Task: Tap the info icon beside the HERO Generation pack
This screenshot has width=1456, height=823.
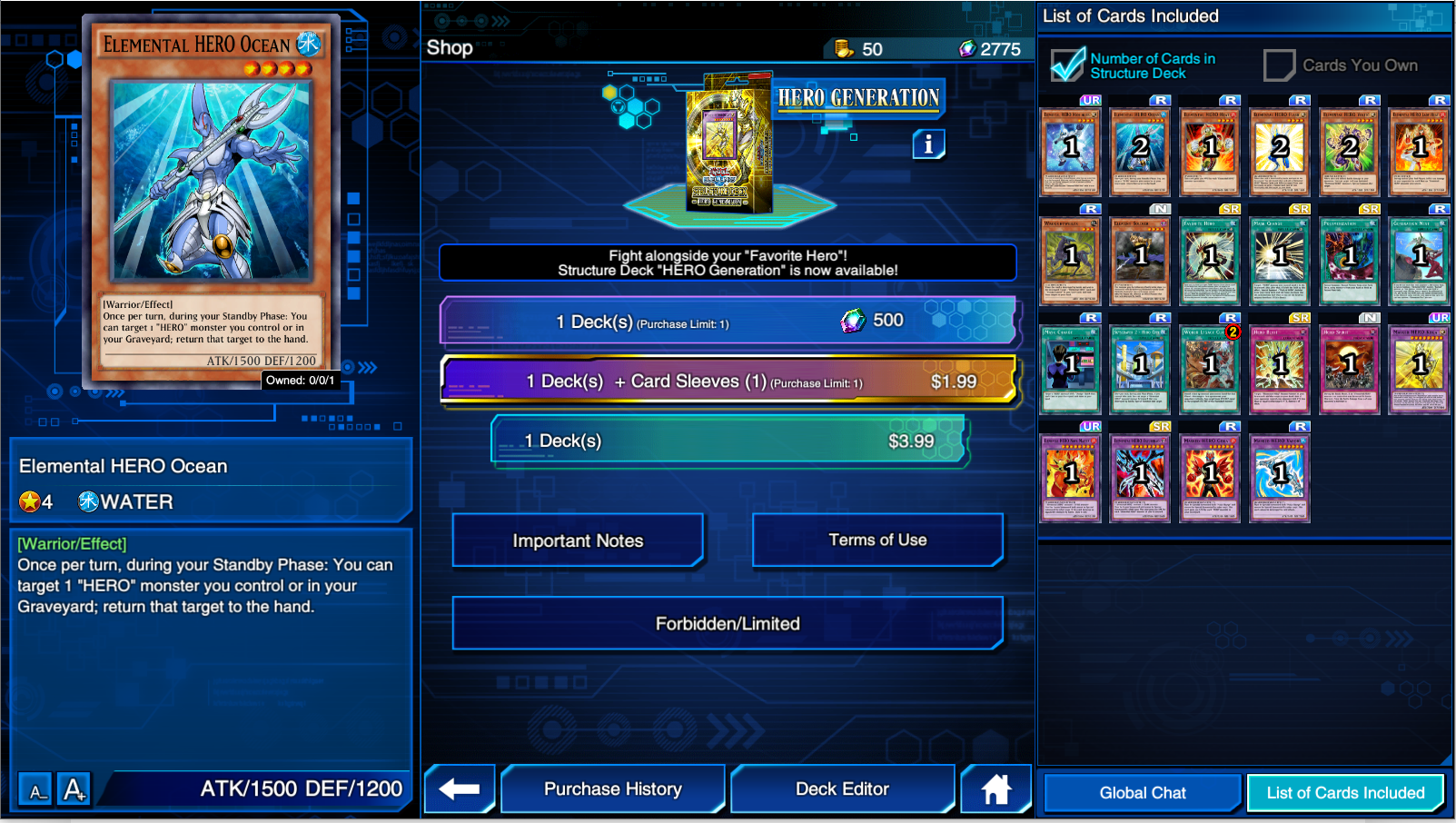Action: (x=929, y=144)
